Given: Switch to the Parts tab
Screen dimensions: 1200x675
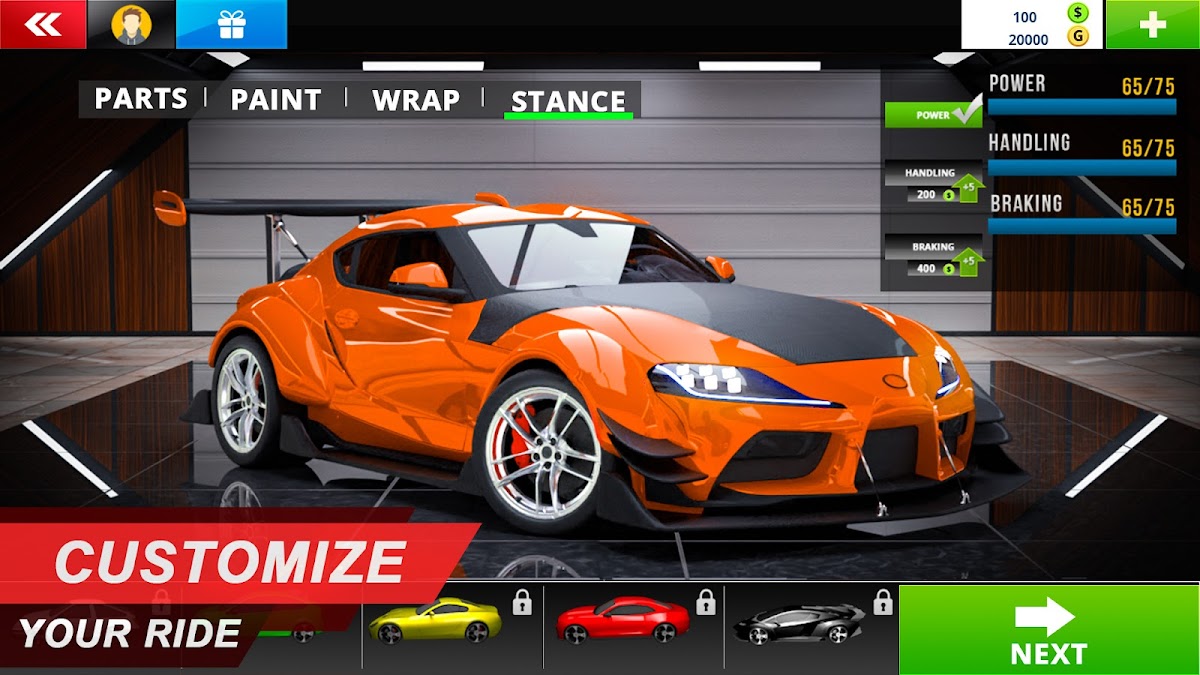Looking at the screenshot, I should tap(140, 99).
